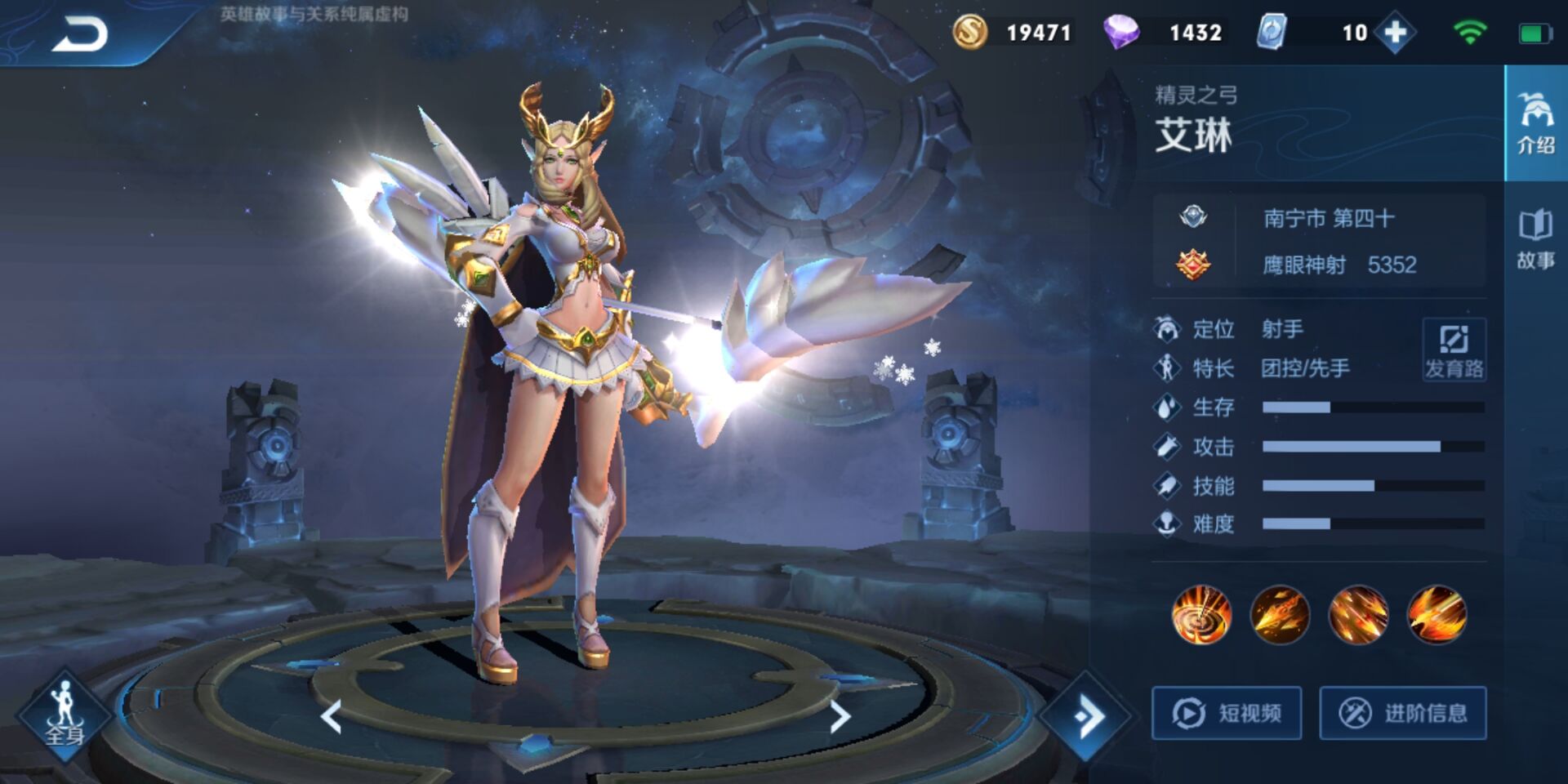Select the arrow volley second skill icon
This screenshot has width=1568, height=784.
tap(1358, 615)
